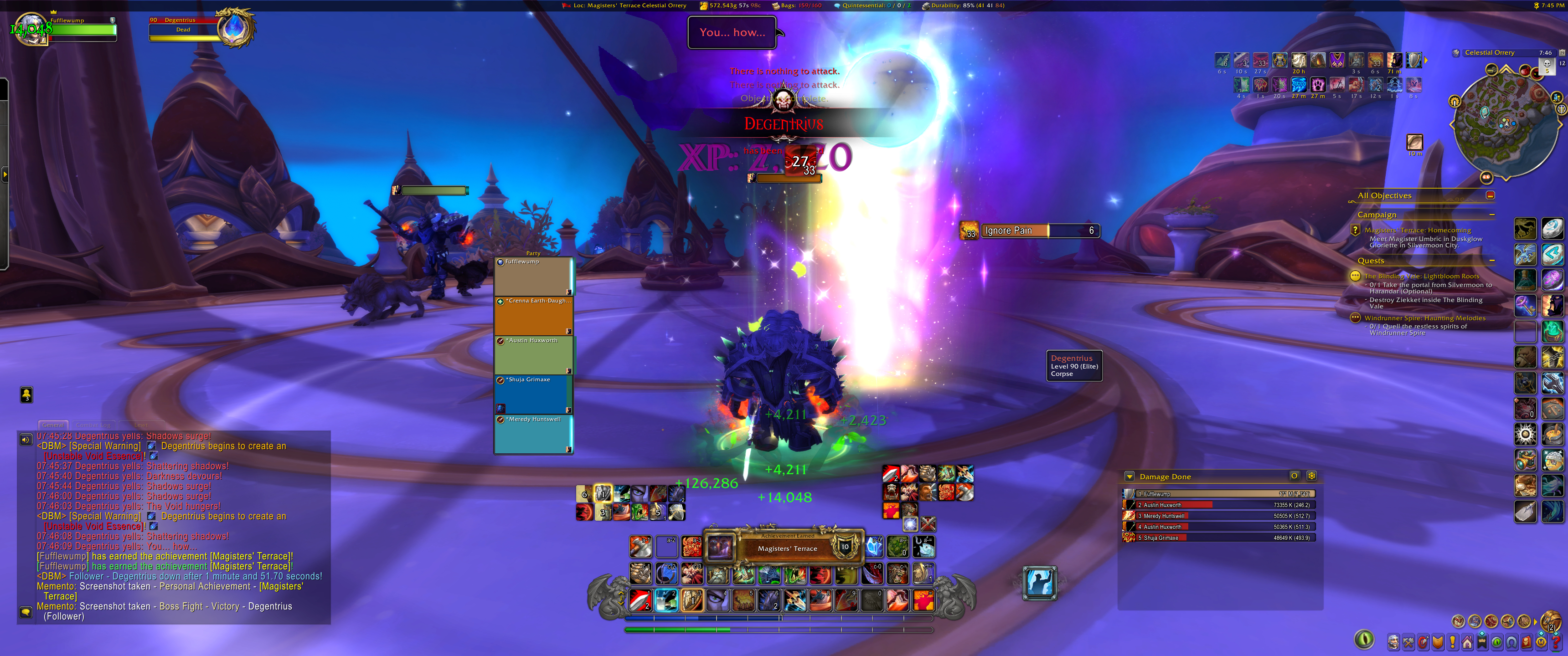This screenshot has width=1568, height=656.
Task: Select the Windrunner Spire: Haunting Melodies quest
Action: click(x=1424, y=318)
